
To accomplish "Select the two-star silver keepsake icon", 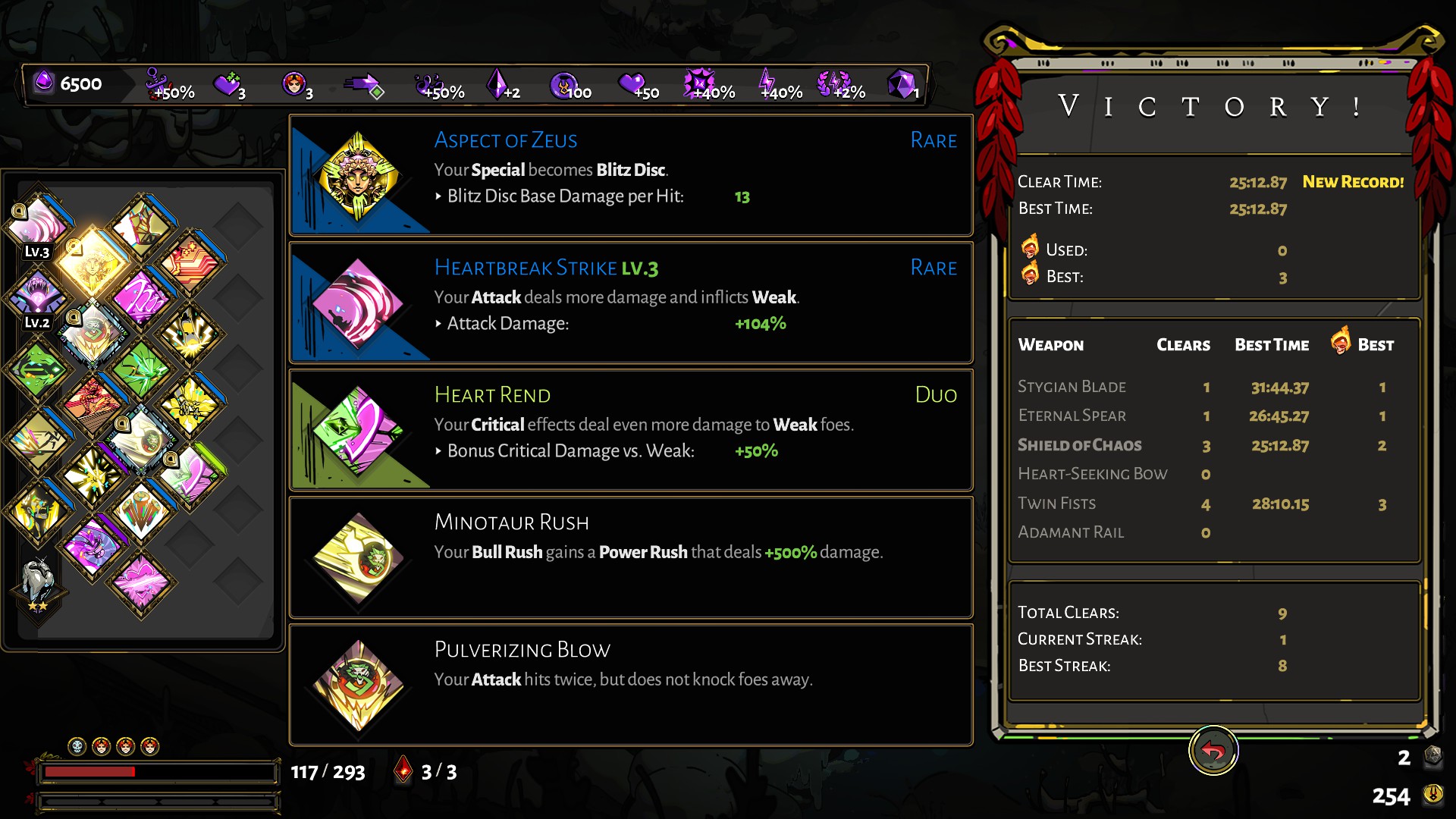I will (38, 582).
